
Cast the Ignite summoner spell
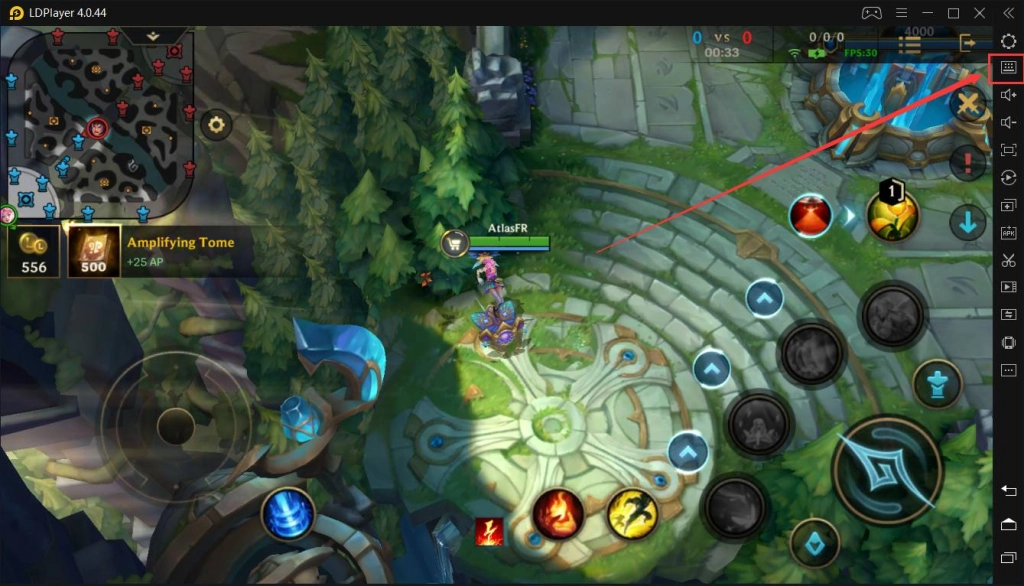[558, 515]
